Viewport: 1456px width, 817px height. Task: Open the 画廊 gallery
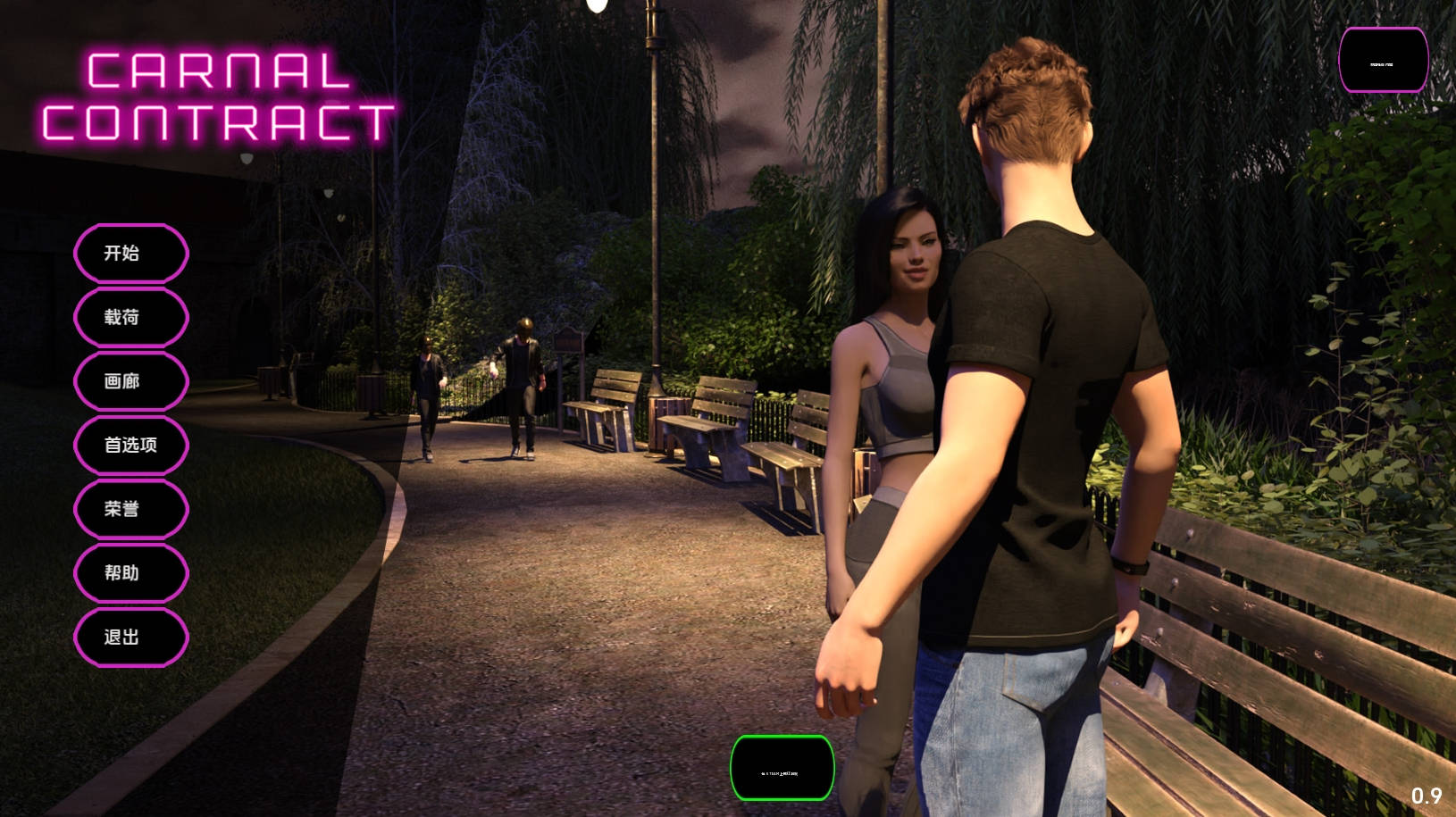pyautogui.click(x=130, y=381)
